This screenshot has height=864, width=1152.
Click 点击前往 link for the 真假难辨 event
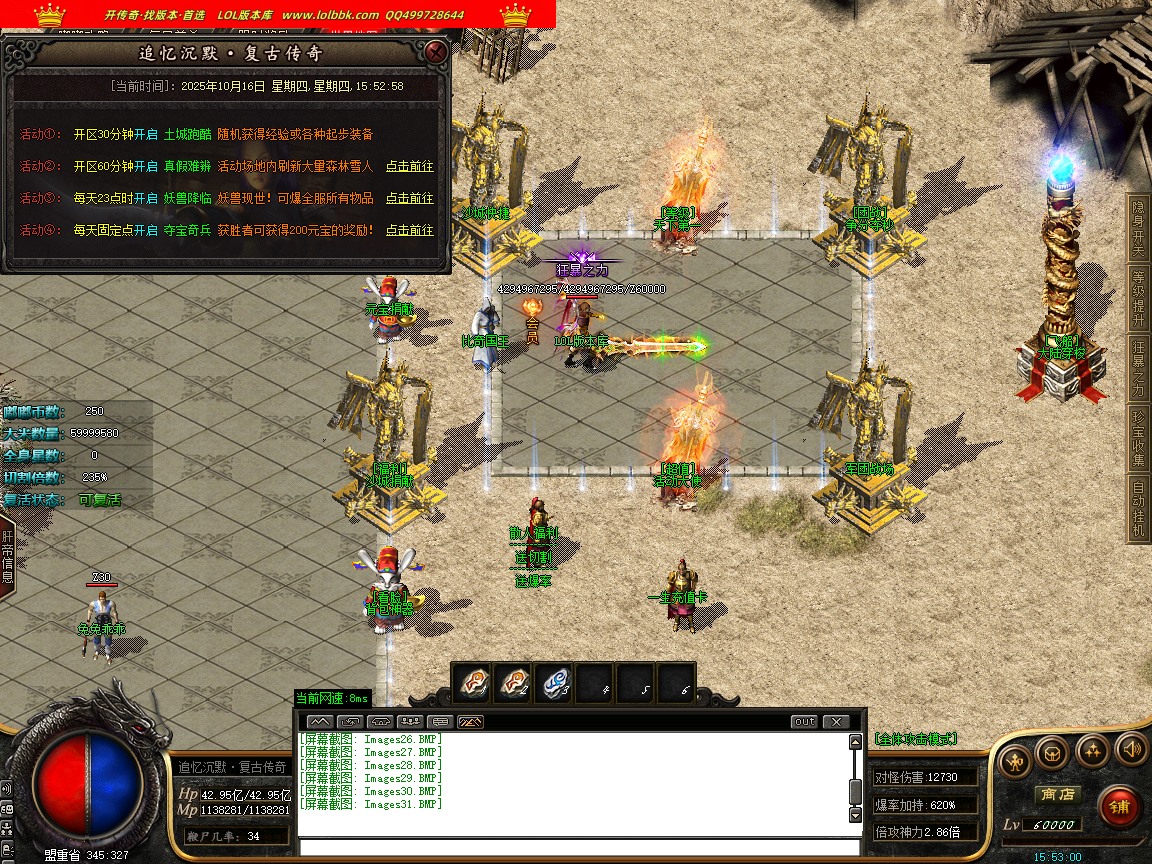coord(410,166)
